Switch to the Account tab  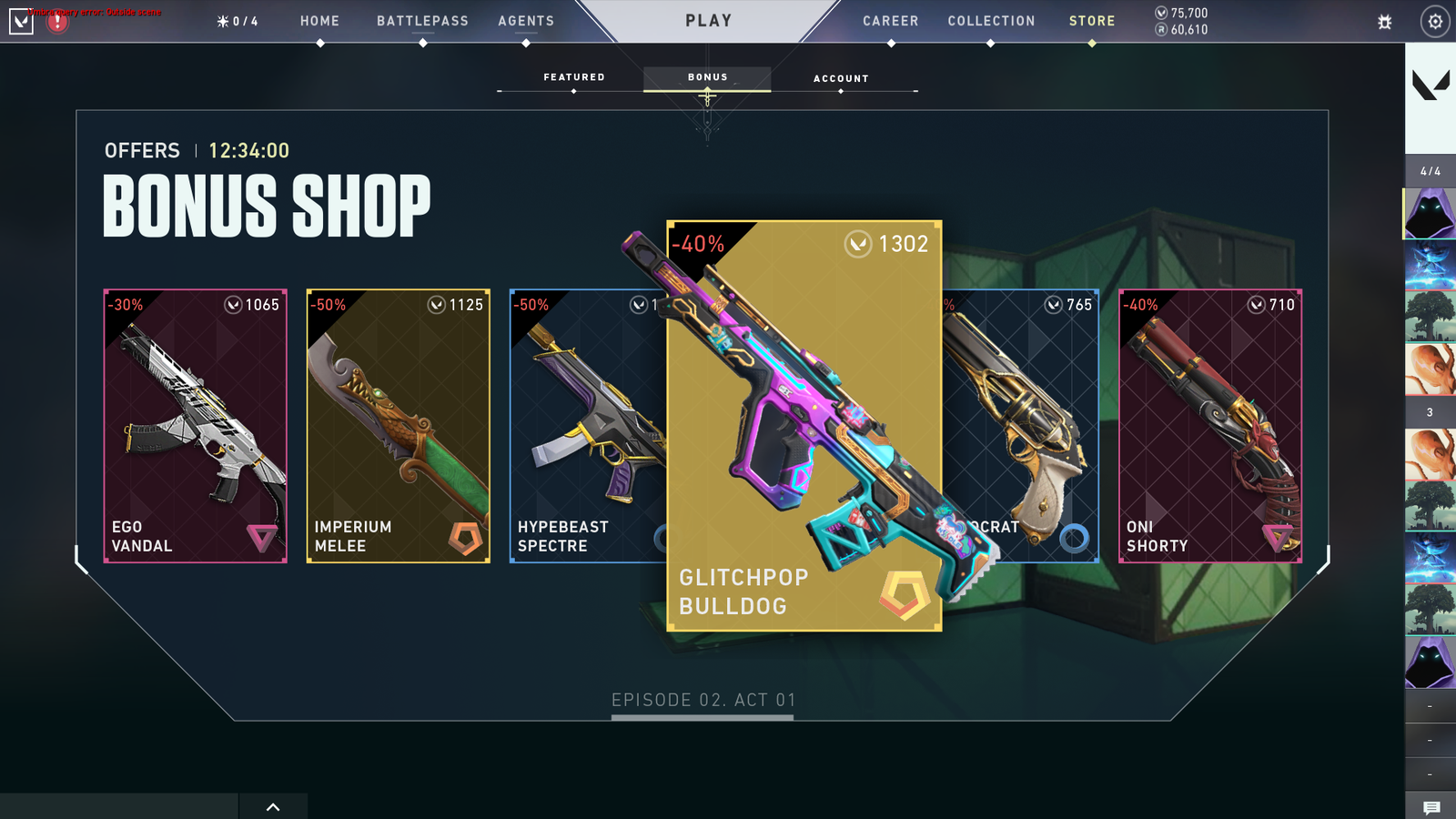[840, 78]
